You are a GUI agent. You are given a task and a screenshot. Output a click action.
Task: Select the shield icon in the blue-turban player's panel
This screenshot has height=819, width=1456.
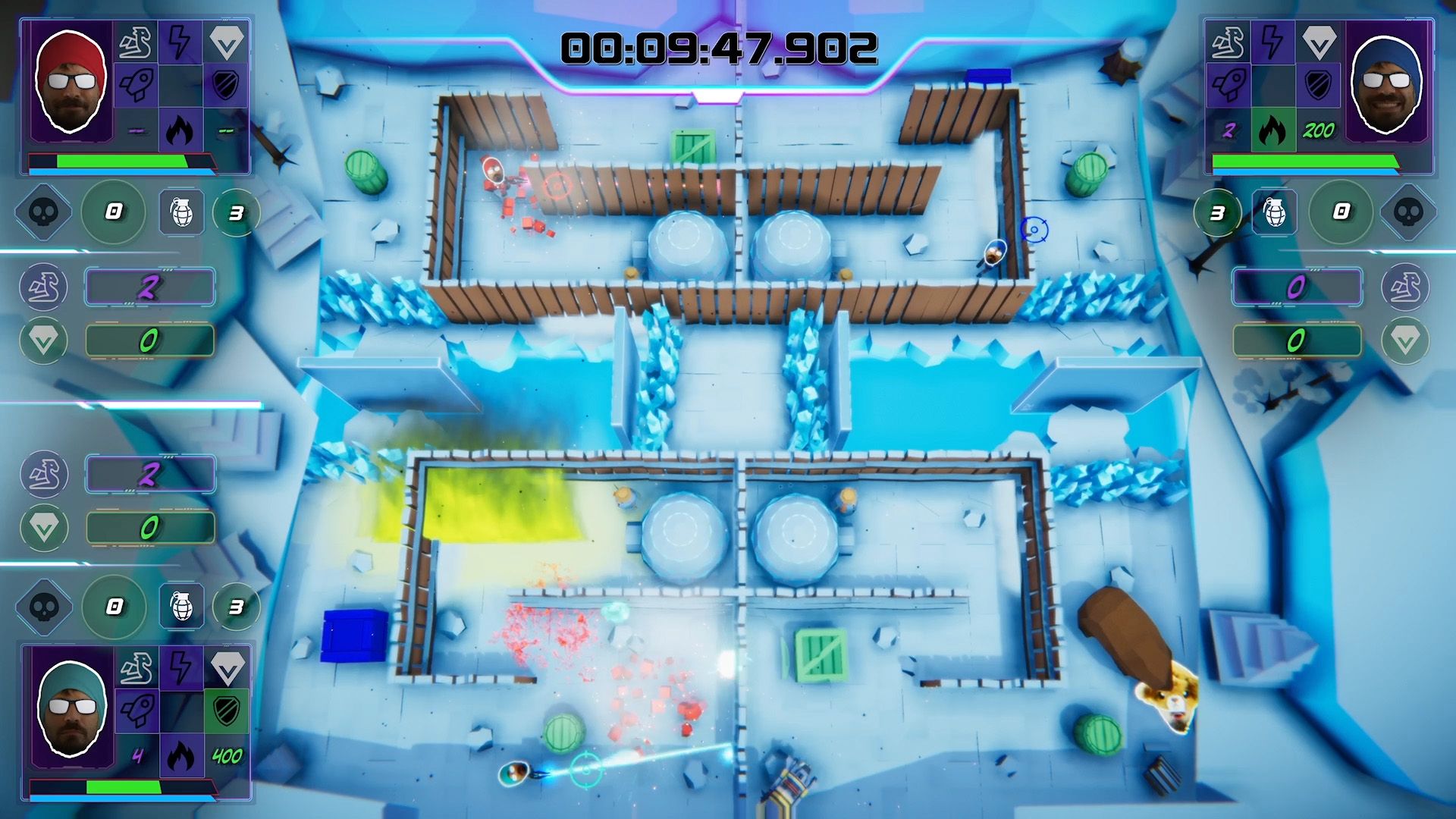(x=1318, y=85)
